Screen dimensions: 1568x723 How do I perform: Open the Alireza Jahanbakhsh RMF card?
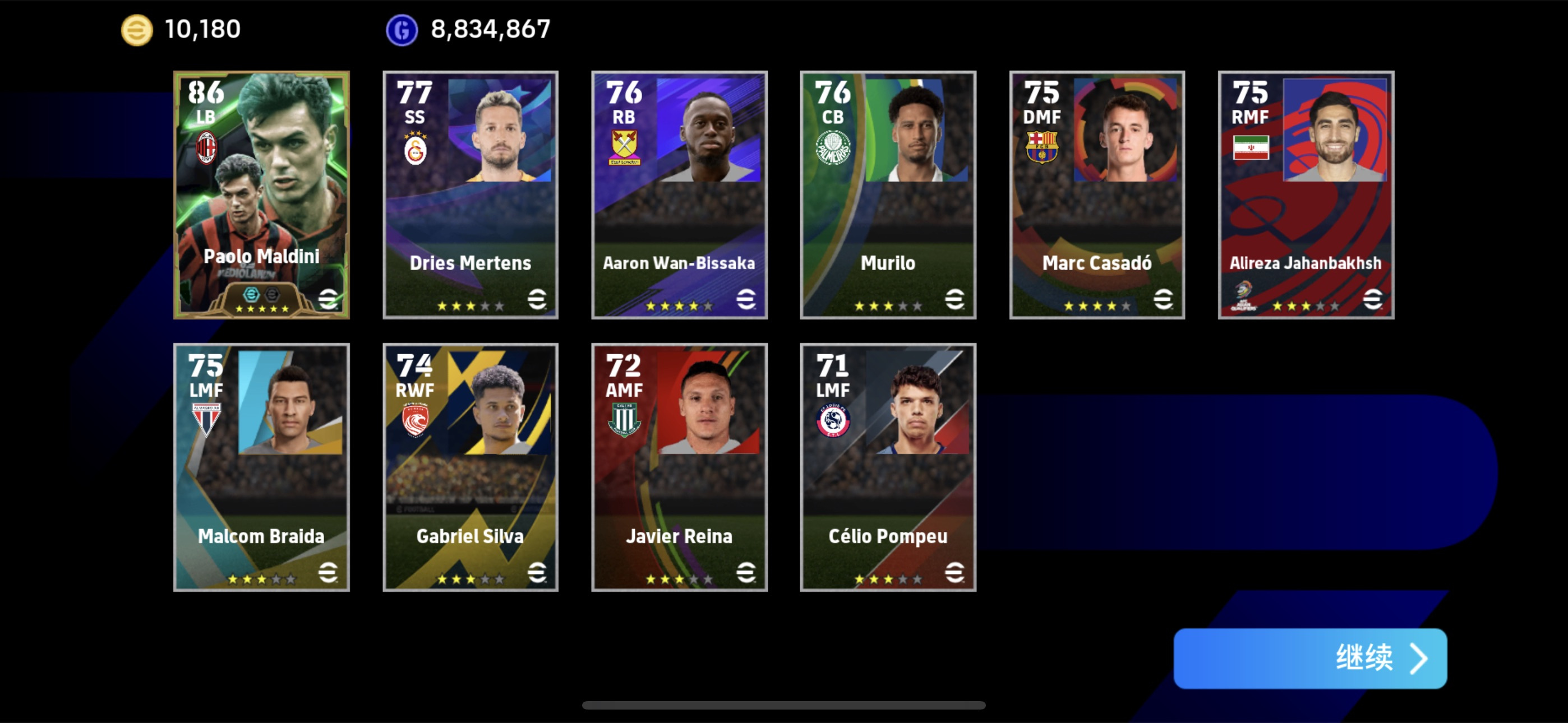pos(1306,194)
